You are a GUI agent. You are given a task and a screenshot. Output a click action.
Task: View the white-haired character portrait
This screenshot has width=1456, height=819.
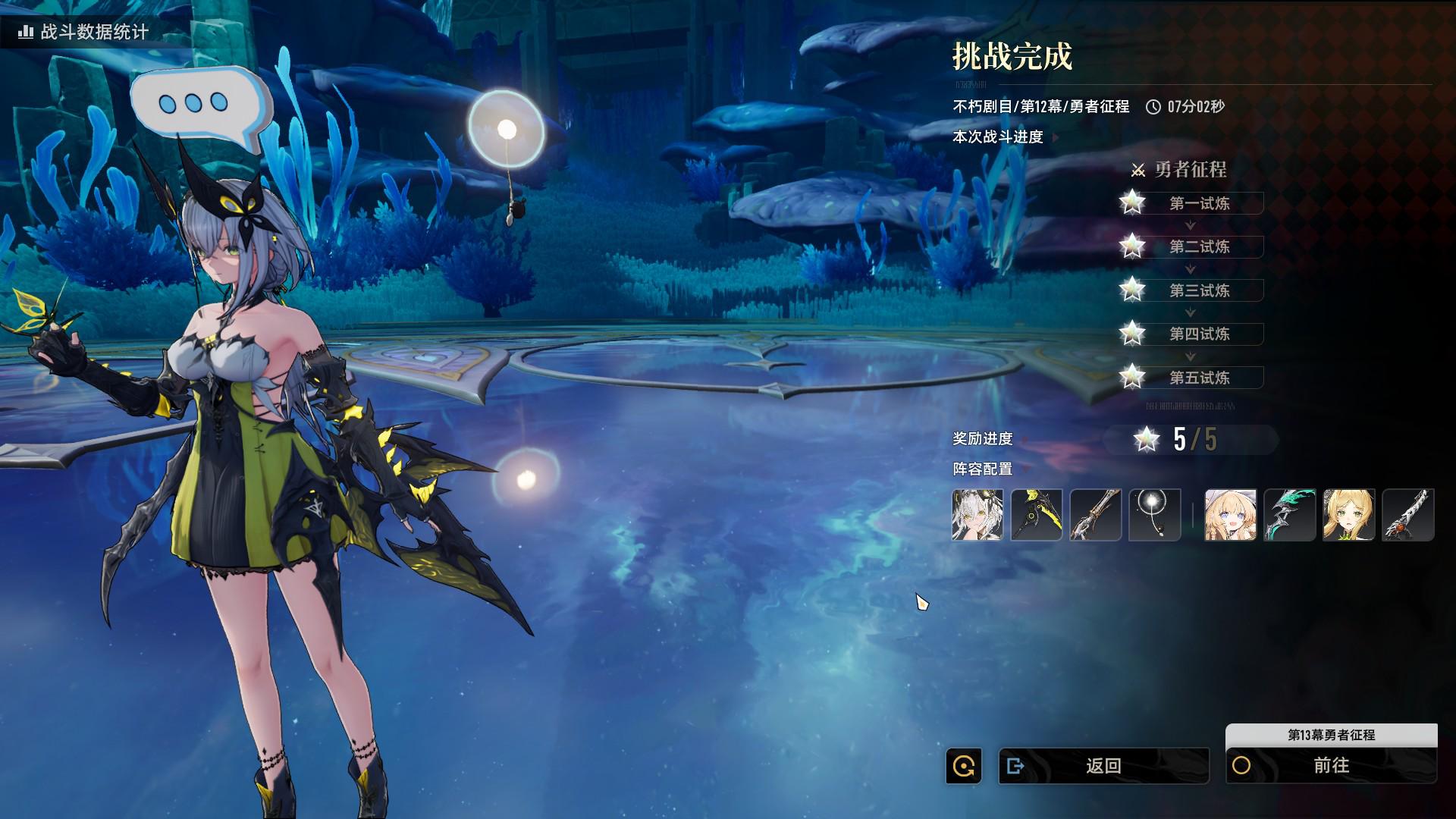coord(977,515)
